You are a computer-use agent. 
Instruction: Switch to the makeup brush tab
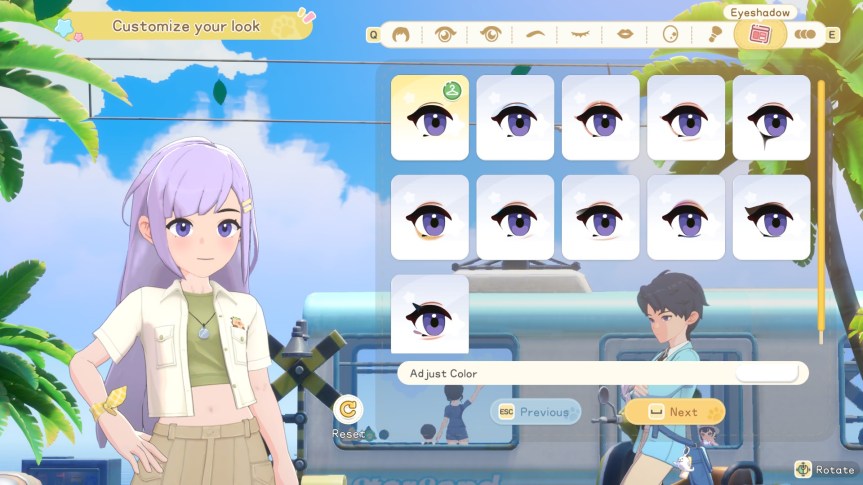pos(715,34)
